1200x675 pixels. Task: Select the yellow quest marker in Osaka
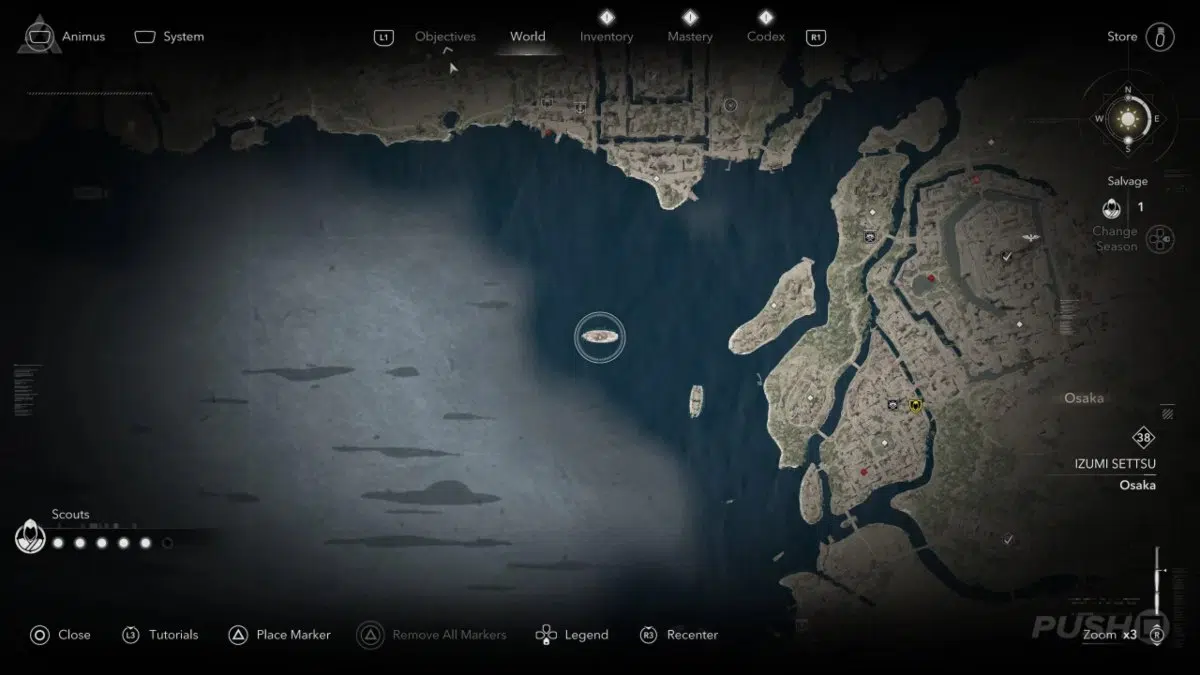point(914,406)
